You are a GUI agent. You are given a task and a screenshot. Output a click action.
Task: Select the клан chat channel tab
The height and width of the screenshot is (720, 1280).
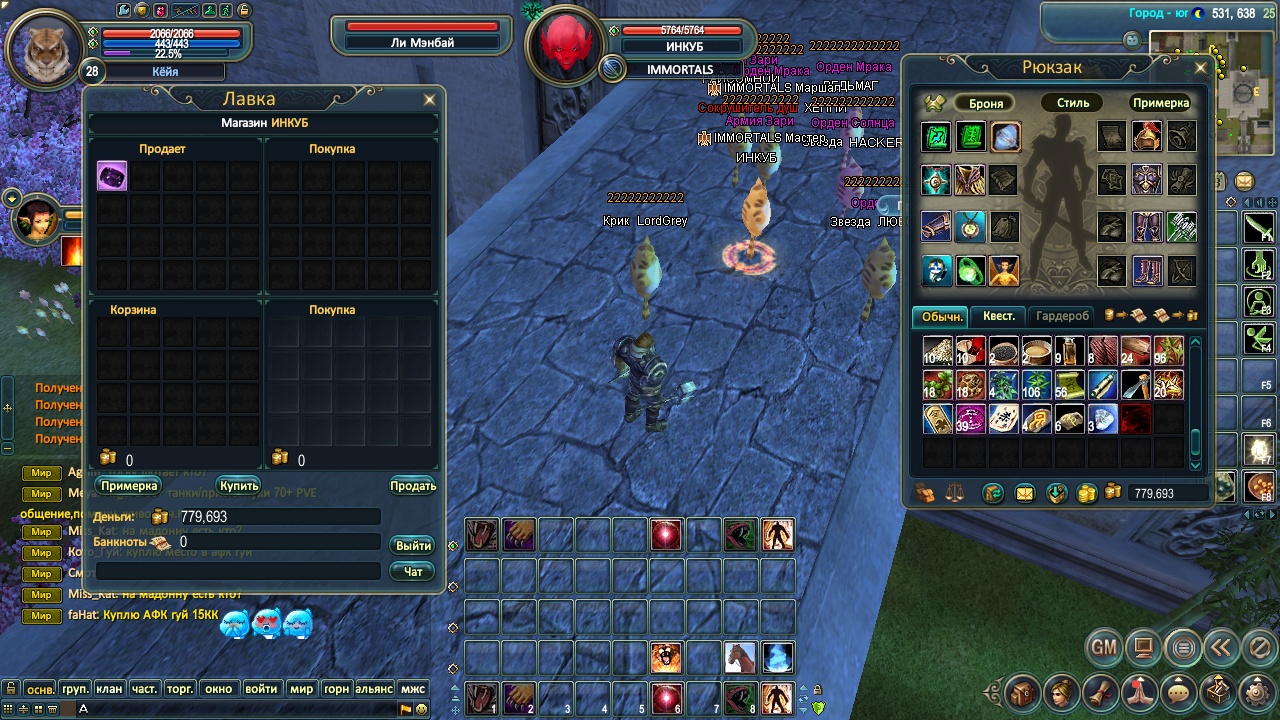[110, 689]
